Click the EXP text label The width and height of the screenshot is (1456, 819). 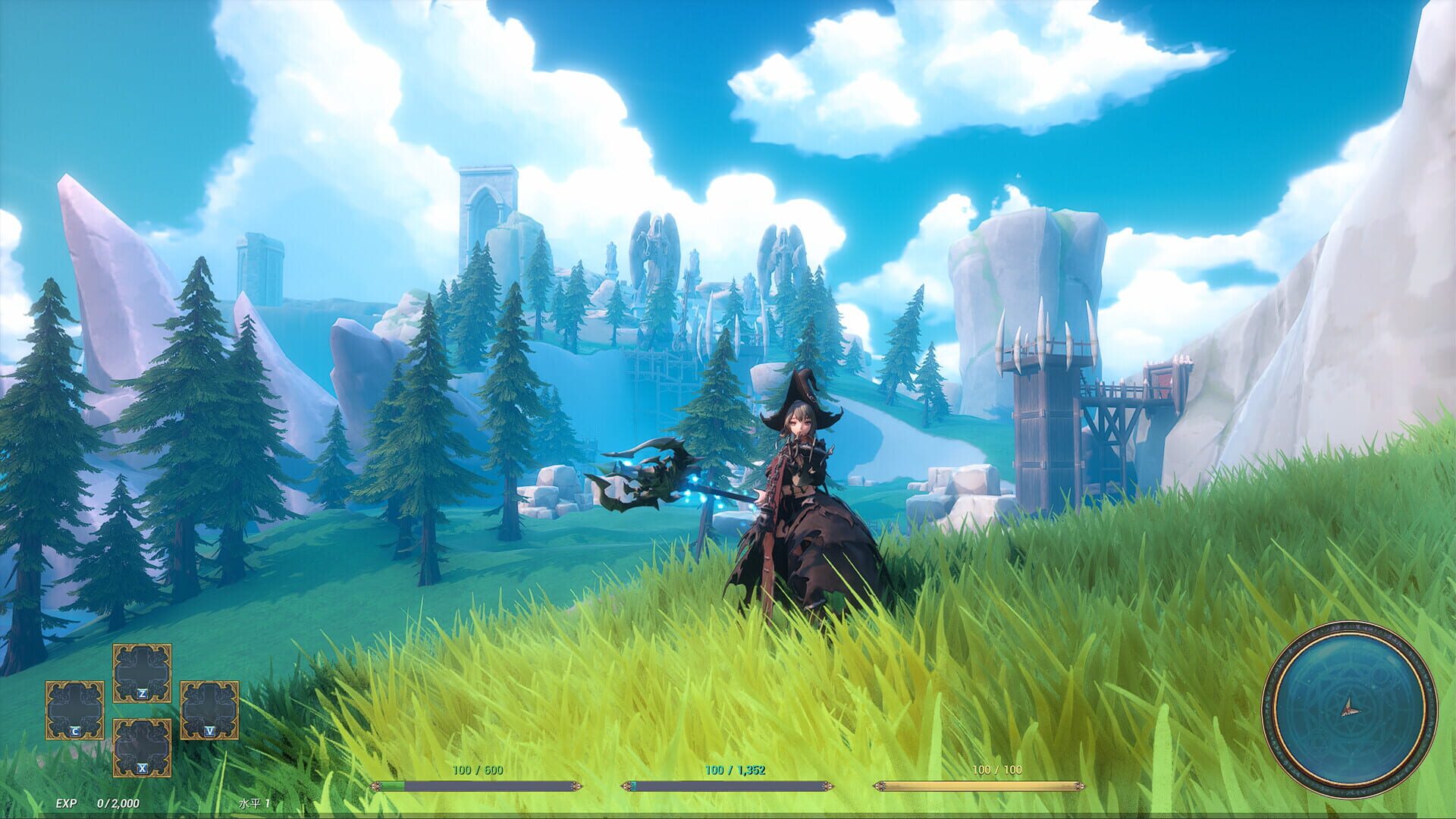[64, 802]
